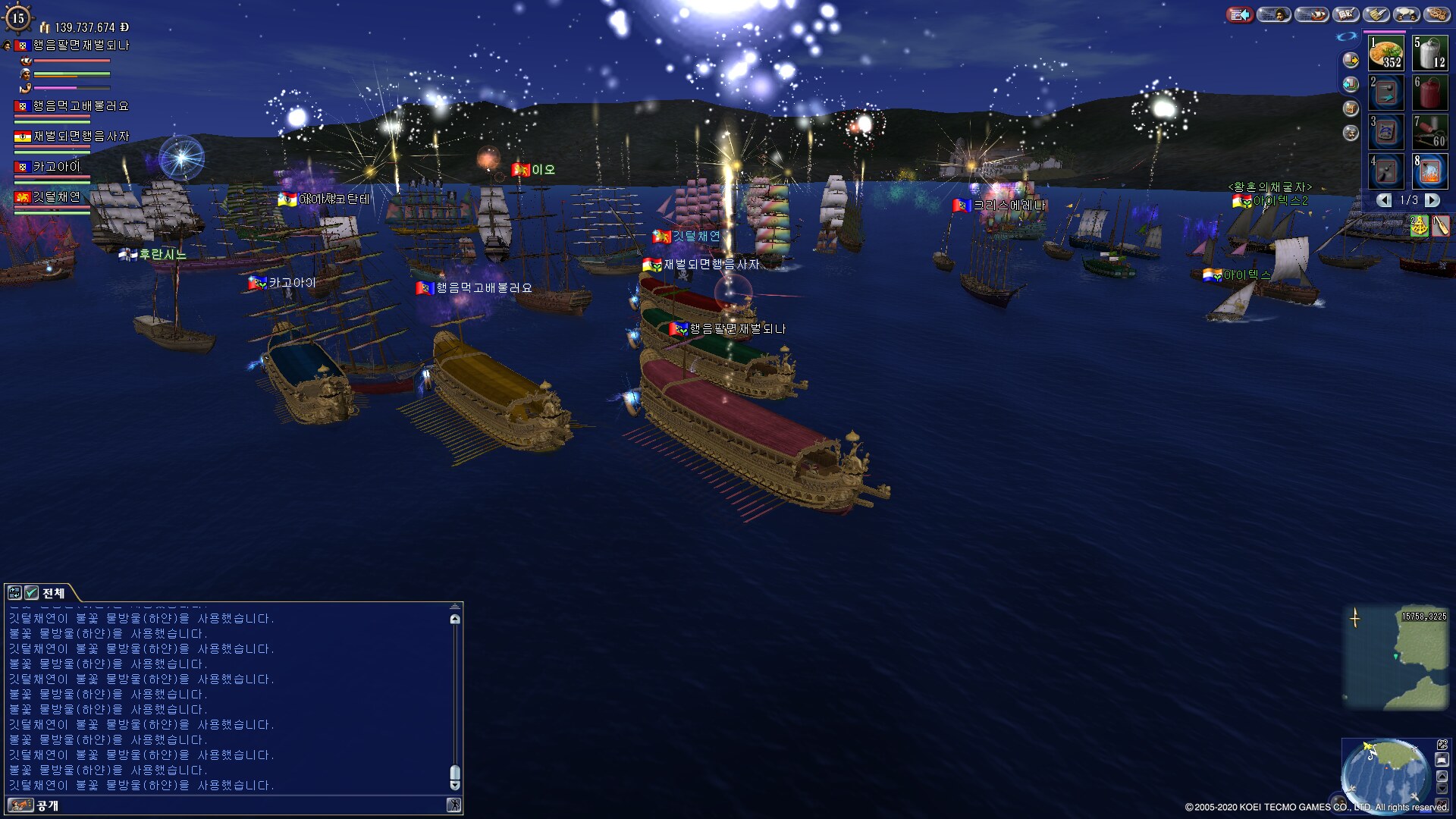The image size is (1456, 819).
Task: Open the scroll and quill menu button
Action: point(1376,14)
